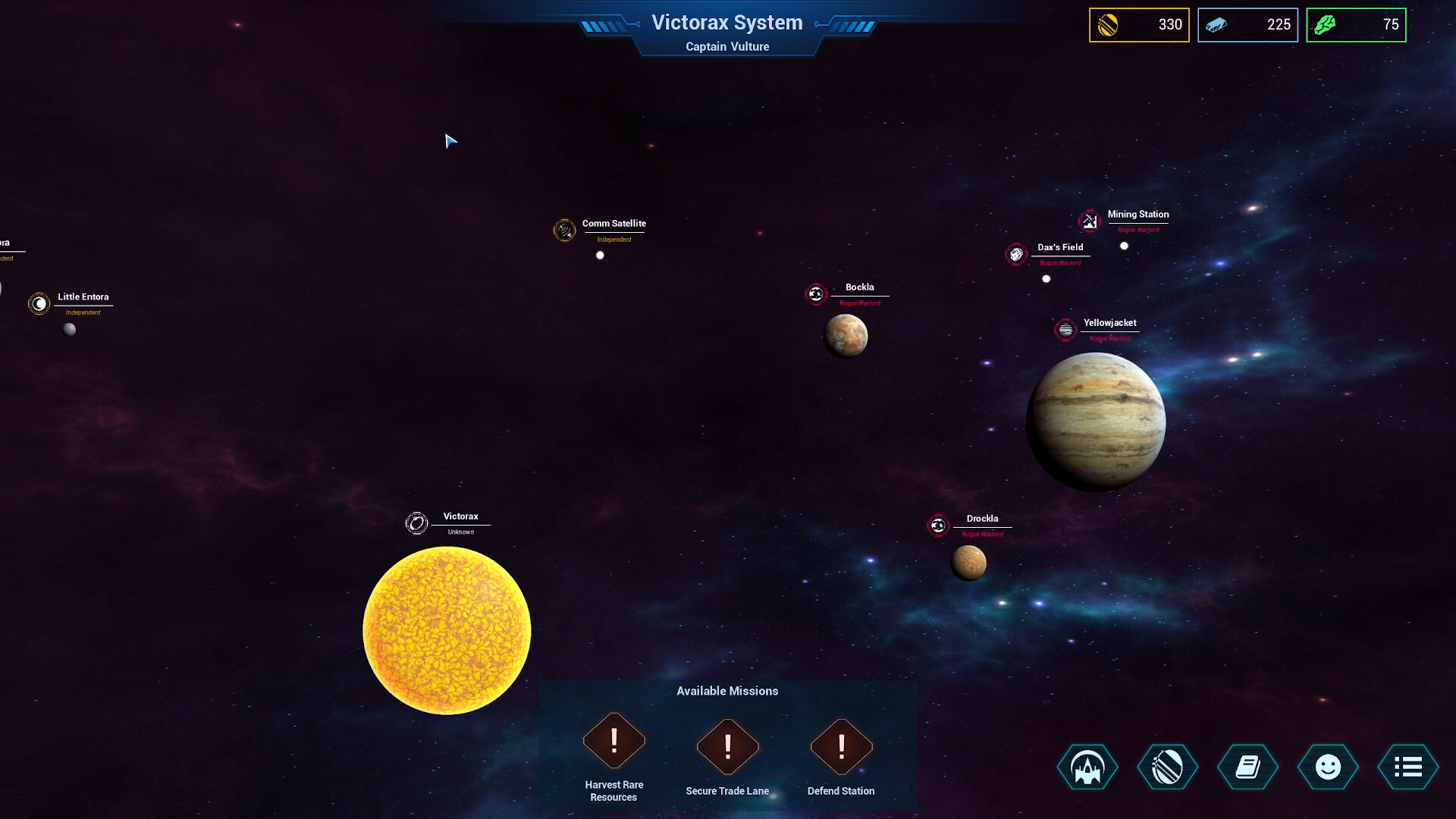The width and height of the screenshot is (1456, 819).
Task: Select the Defend Station mission
Action: point(841,747)
